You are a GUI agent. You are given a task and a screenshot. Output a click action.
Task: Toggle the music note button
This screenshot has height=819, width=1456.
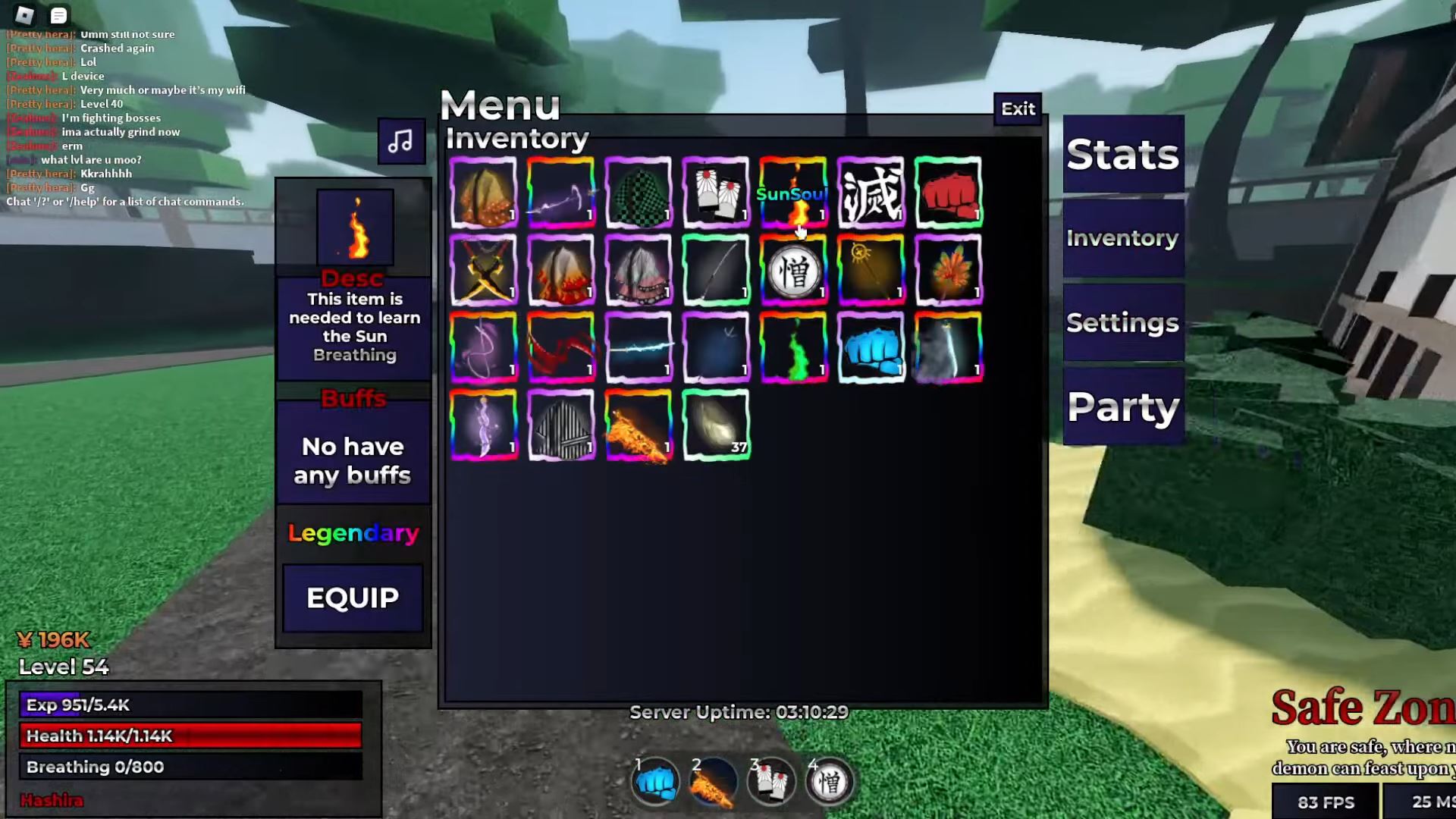click(x=401, y=141)
